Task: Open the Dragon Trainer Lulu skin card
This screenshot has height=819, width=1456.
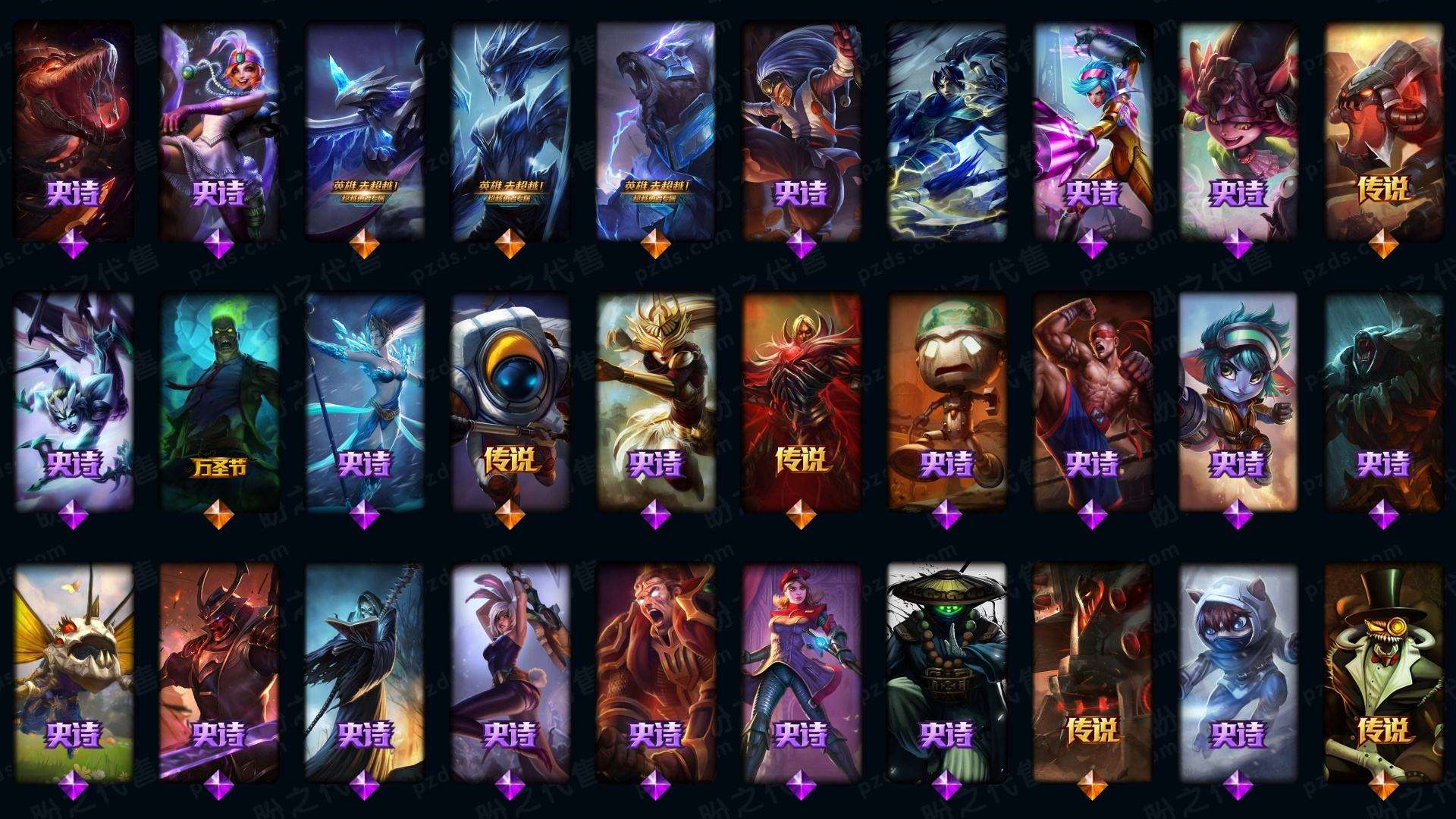Action: 1238,129
